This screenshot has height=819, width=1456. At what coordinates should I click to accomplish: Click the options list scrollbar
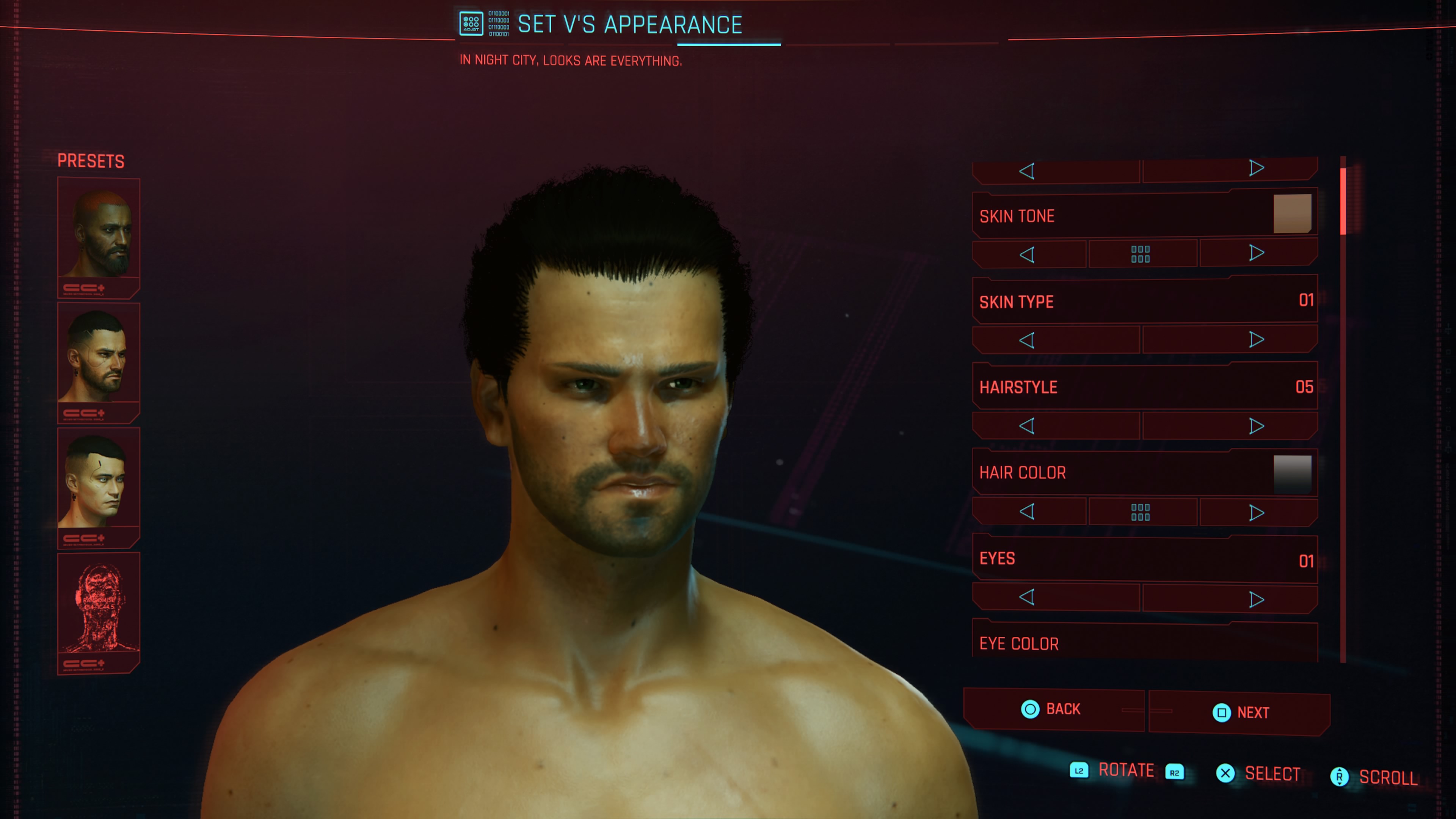[1343, 201]
